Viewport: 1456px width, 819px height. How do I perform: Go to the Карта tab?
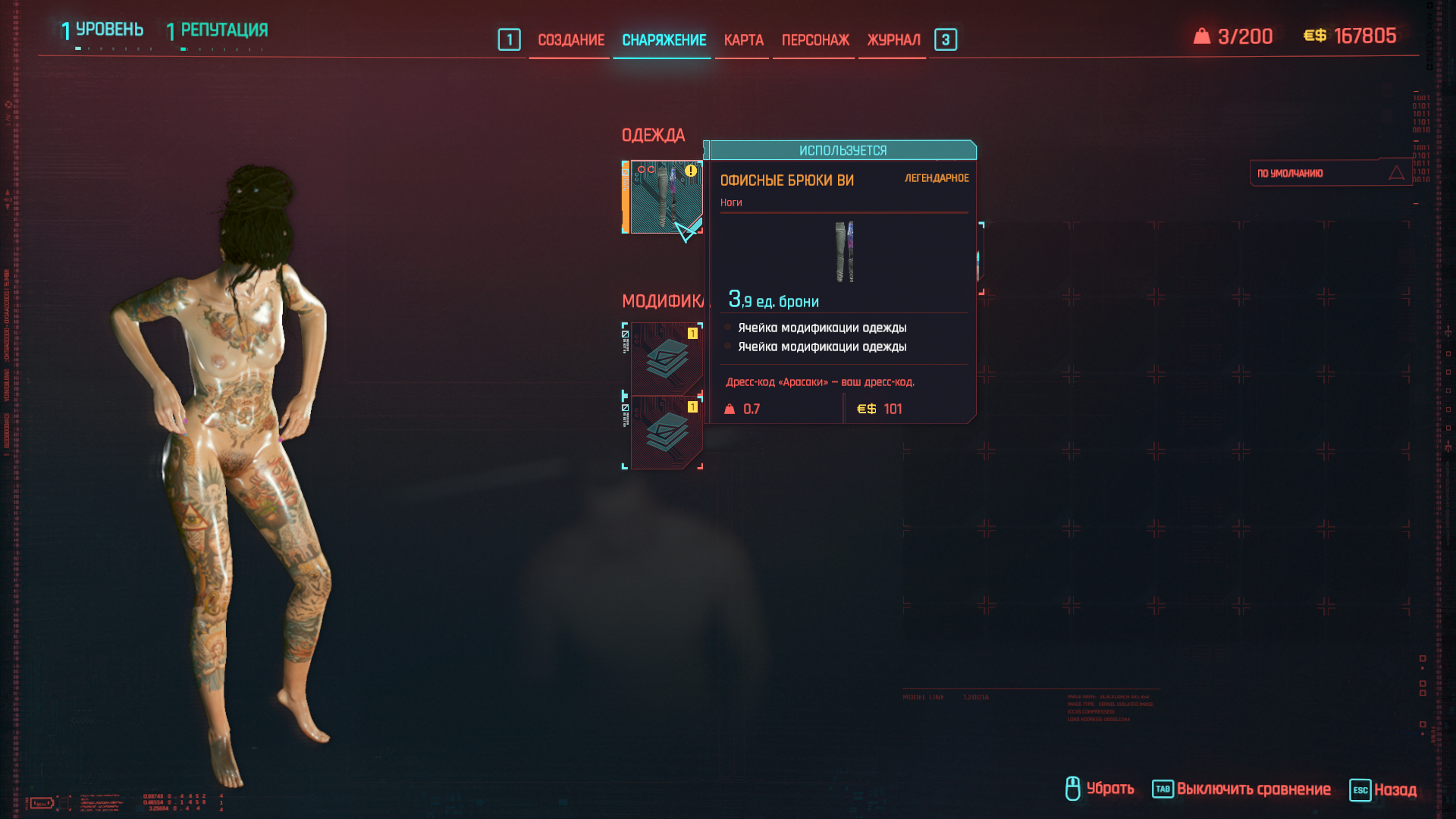tap(743, 40)
